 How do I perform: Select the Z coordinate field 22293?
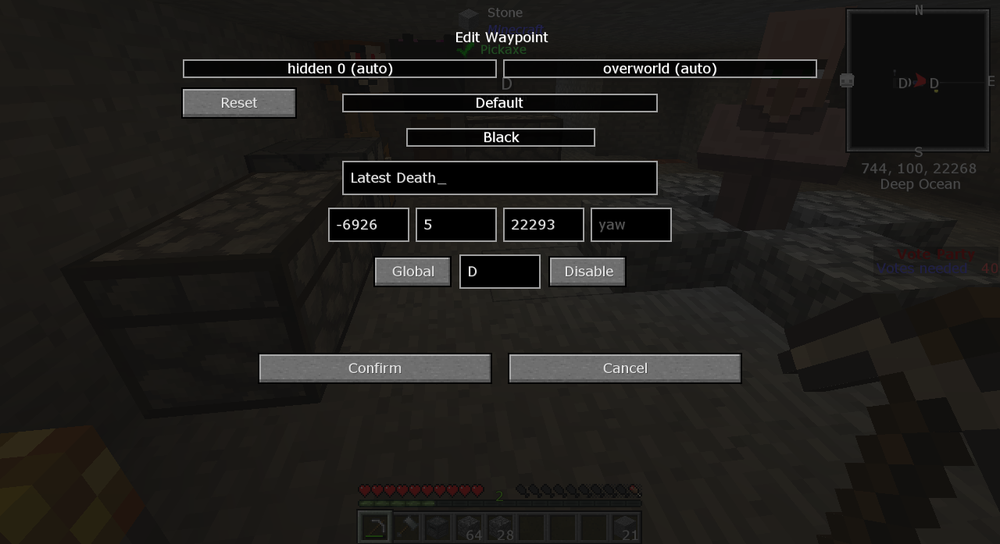tap(543, 225)
